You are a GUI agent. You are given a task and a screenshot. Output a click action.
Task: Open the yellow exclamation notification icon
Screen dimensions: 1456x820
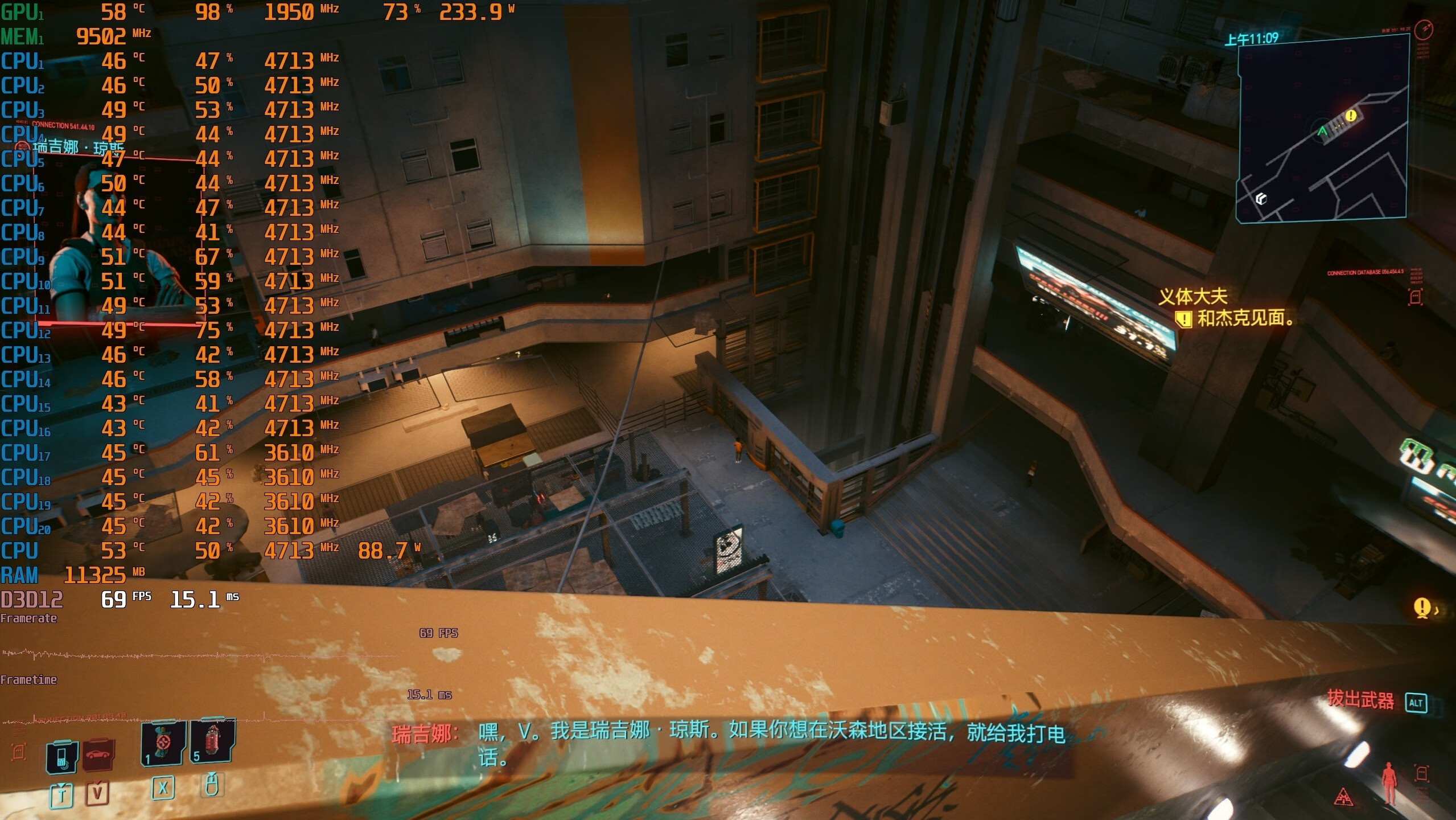coord(1421,607)
